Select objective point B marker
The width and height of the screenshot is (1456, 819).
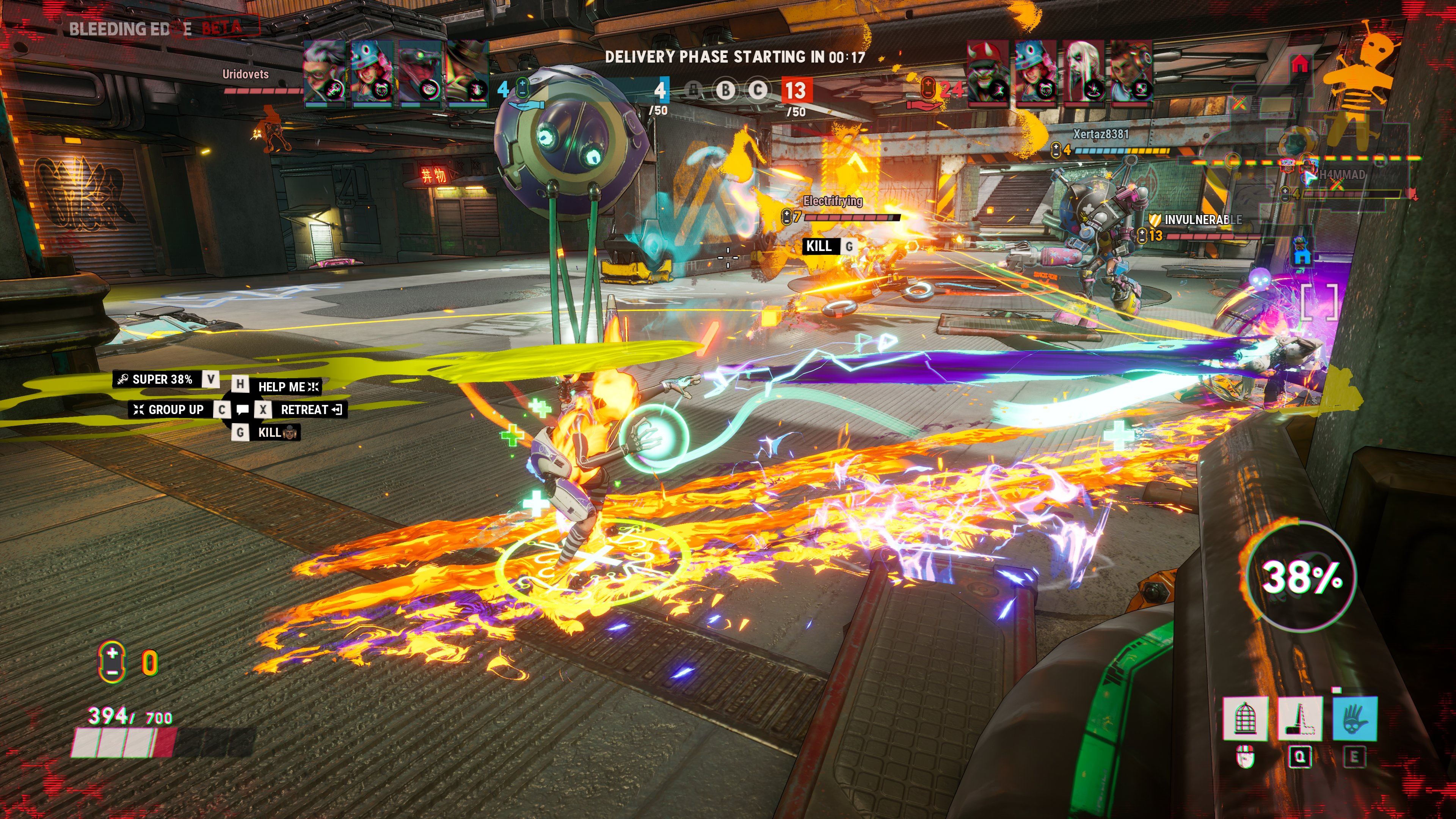coord(725,90)
